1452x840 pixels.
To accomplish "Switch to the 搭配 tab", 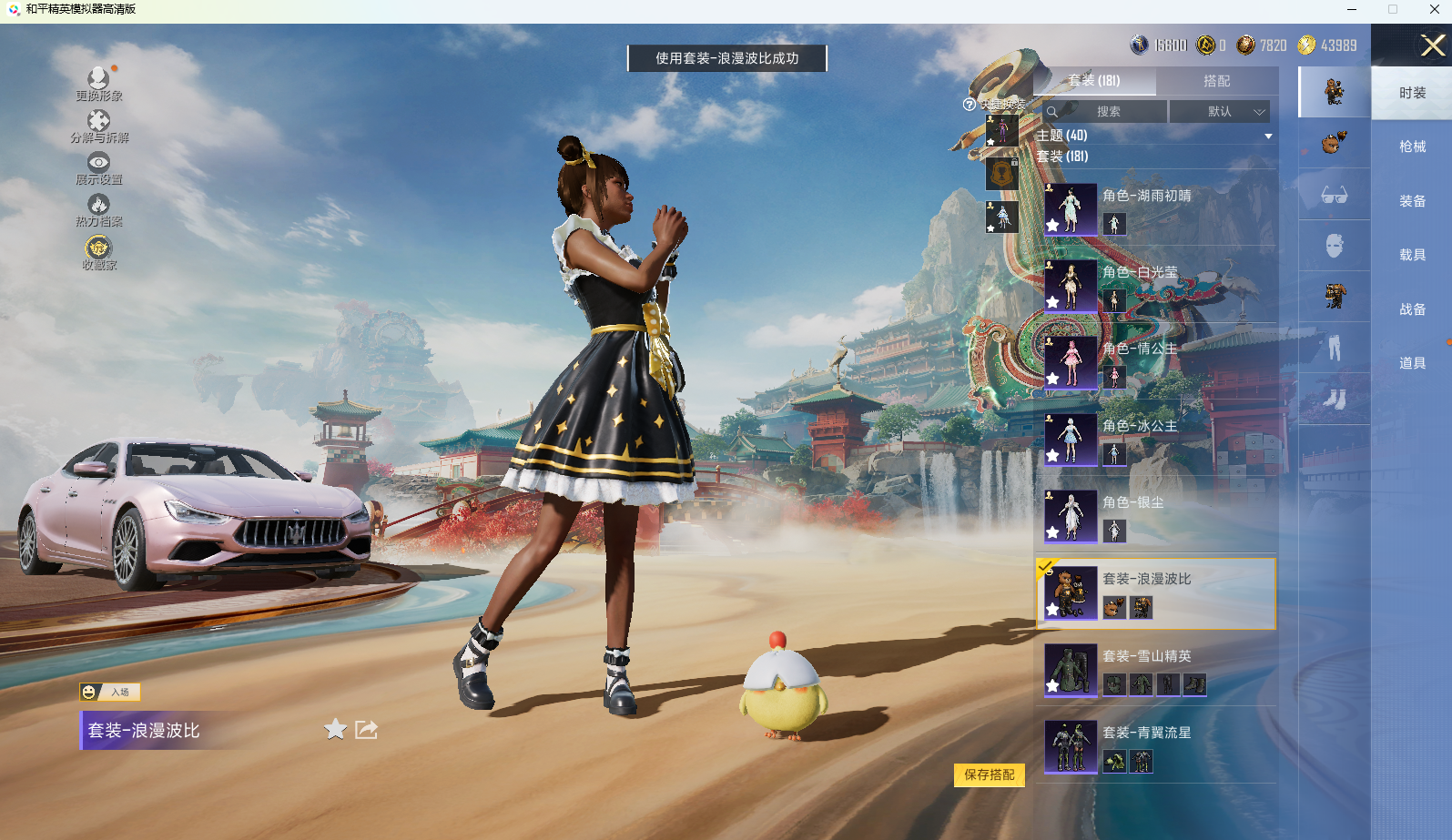I will click(x=1216, y=81).
